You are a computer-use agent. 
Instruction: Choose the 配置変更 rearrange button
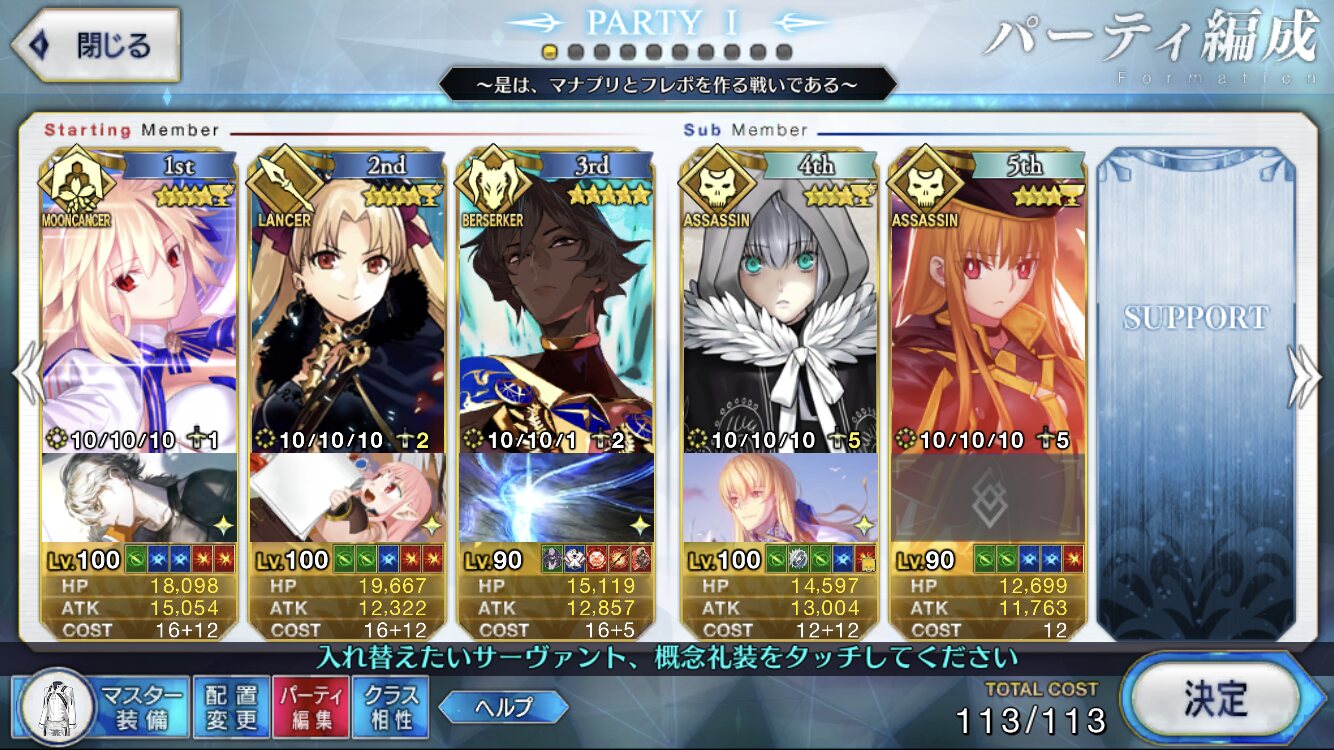[231, 707]
